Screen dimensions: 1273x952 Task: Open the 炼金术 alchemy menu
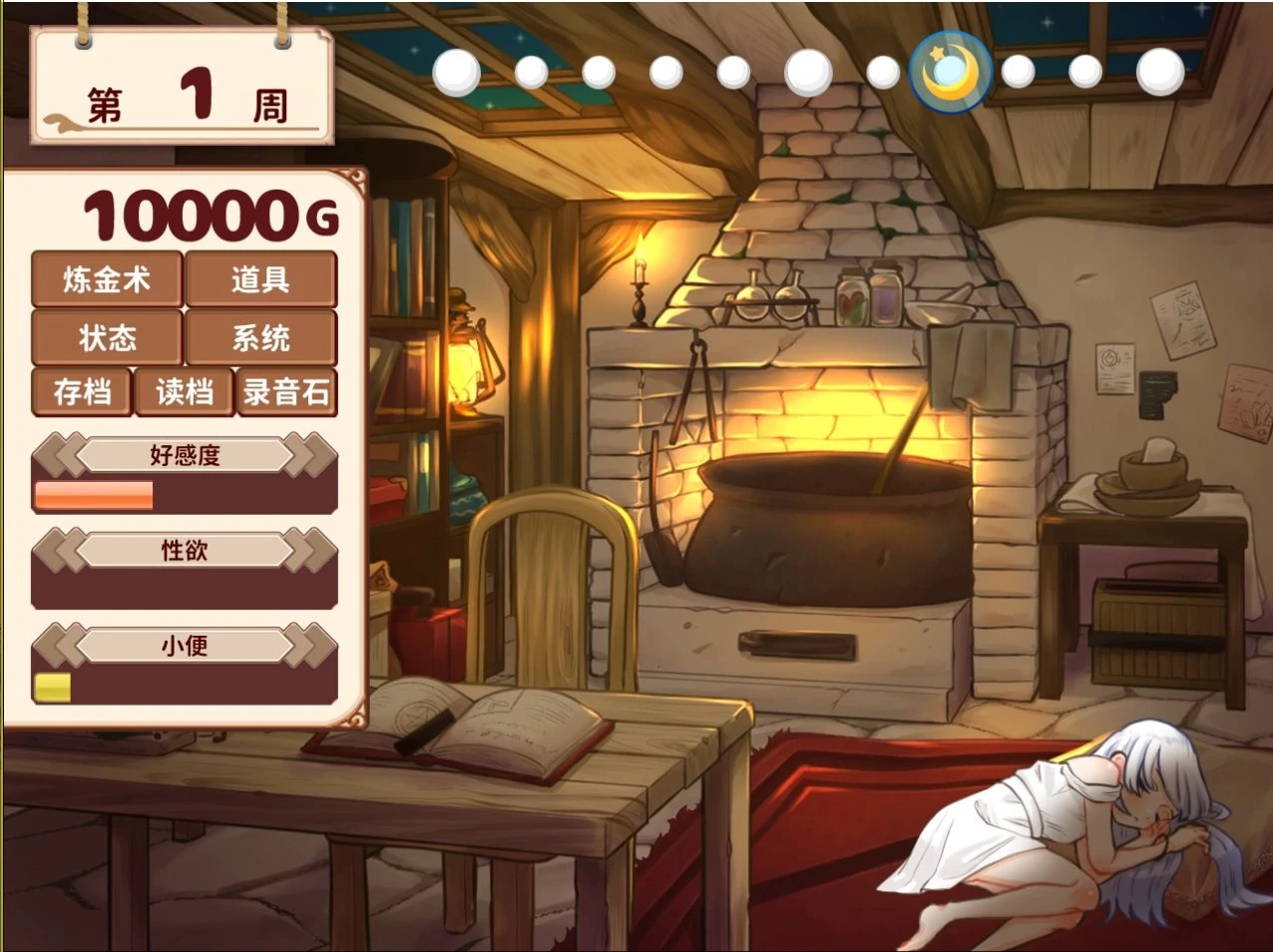pyautogui.click(x=107, y=279)
